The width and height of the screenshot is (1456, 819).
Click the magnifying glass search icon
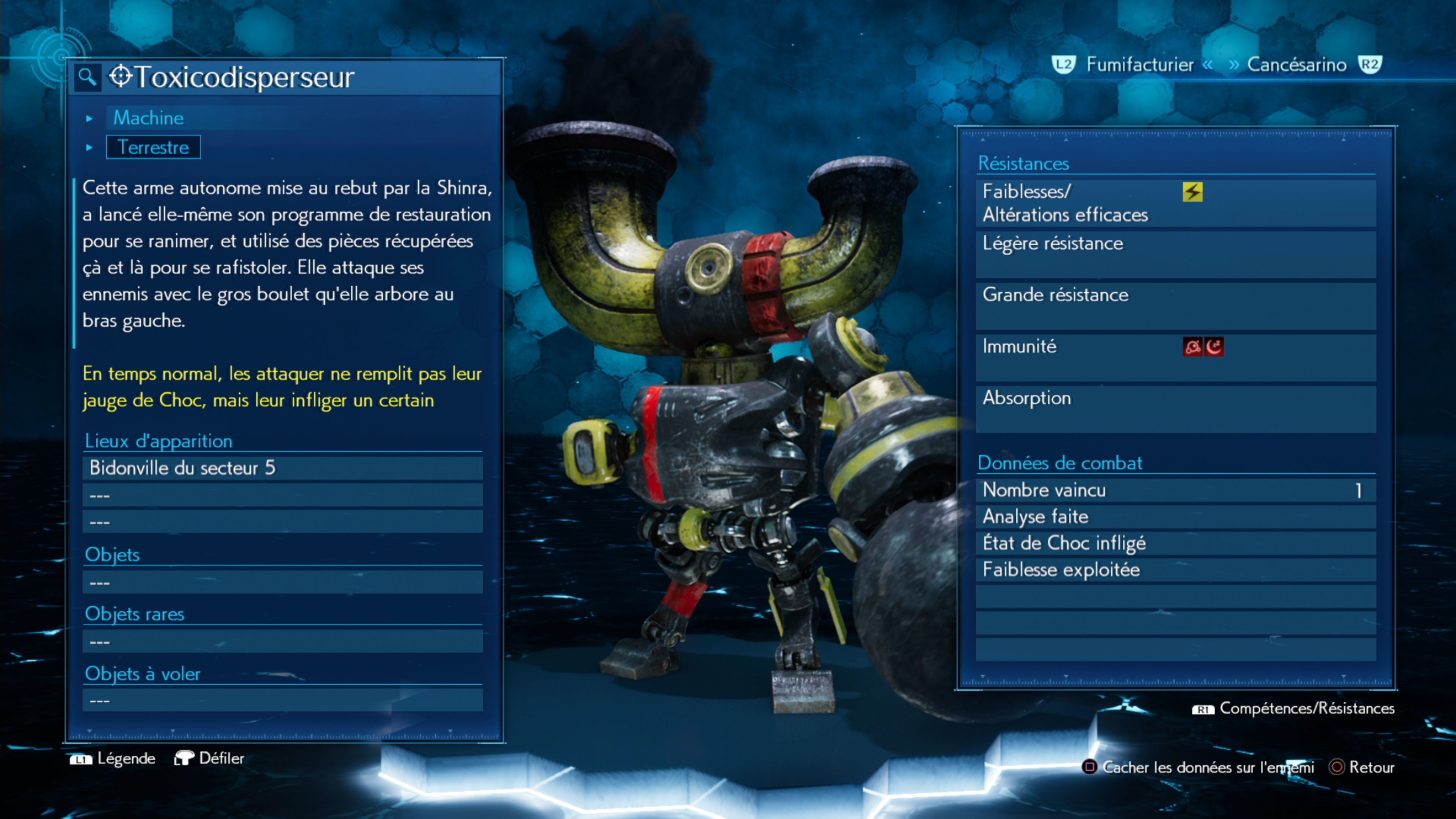click(87, 77)
